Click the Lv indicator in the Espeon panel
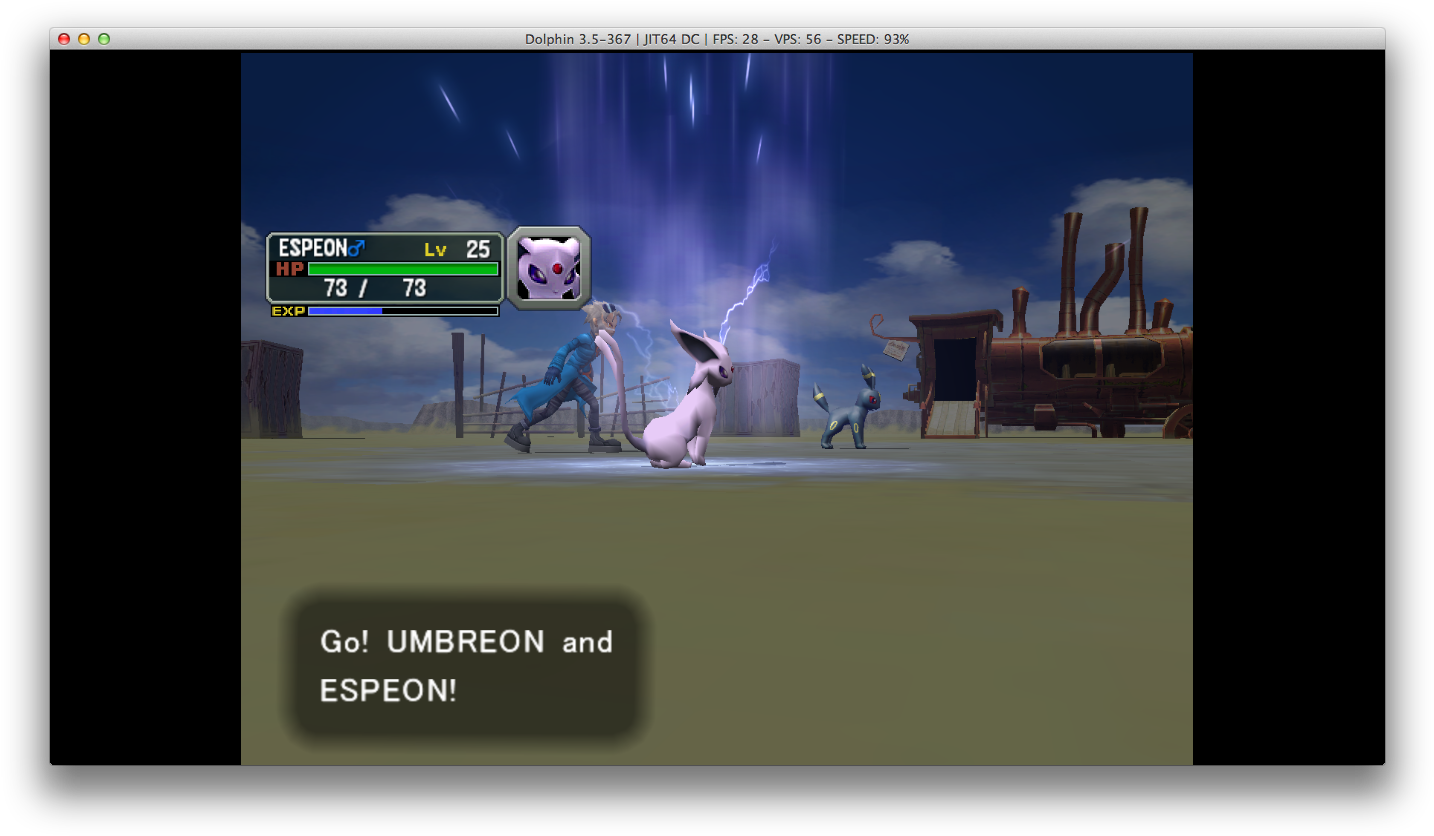Viewport: 1434px width, 836px height. [437, 248]
